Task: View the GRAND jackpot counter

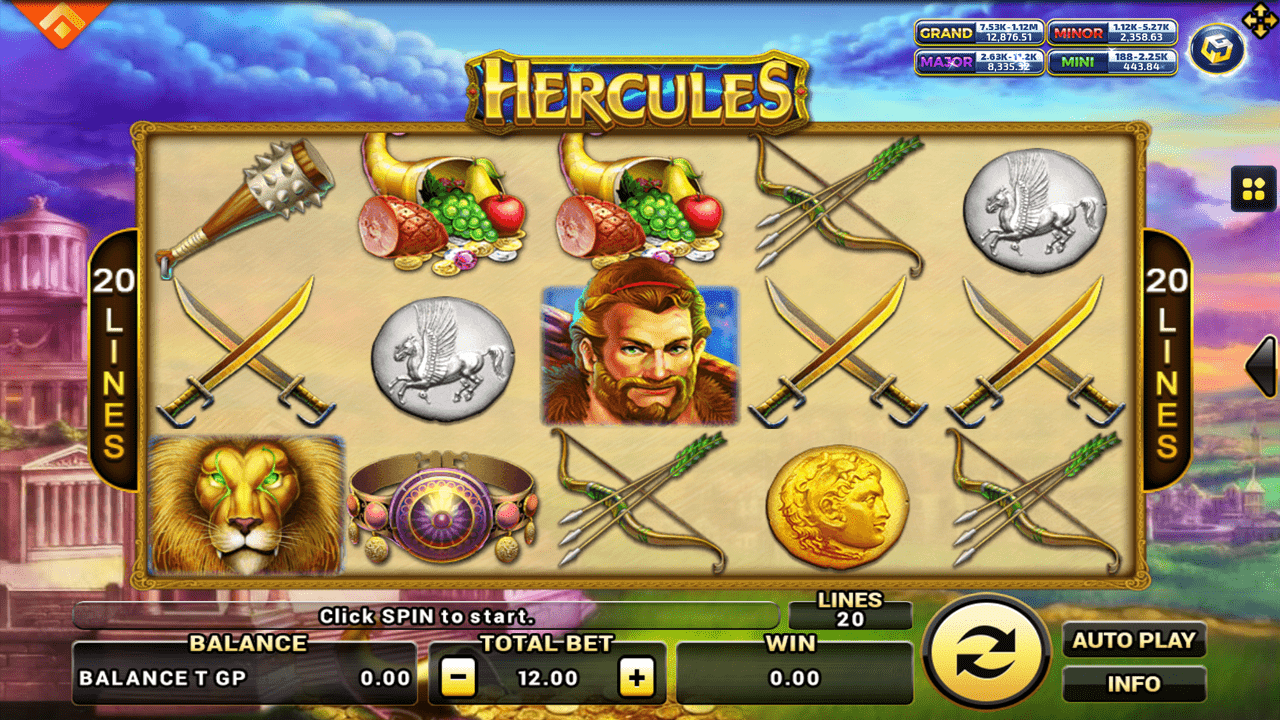Action: coord(980,33)
